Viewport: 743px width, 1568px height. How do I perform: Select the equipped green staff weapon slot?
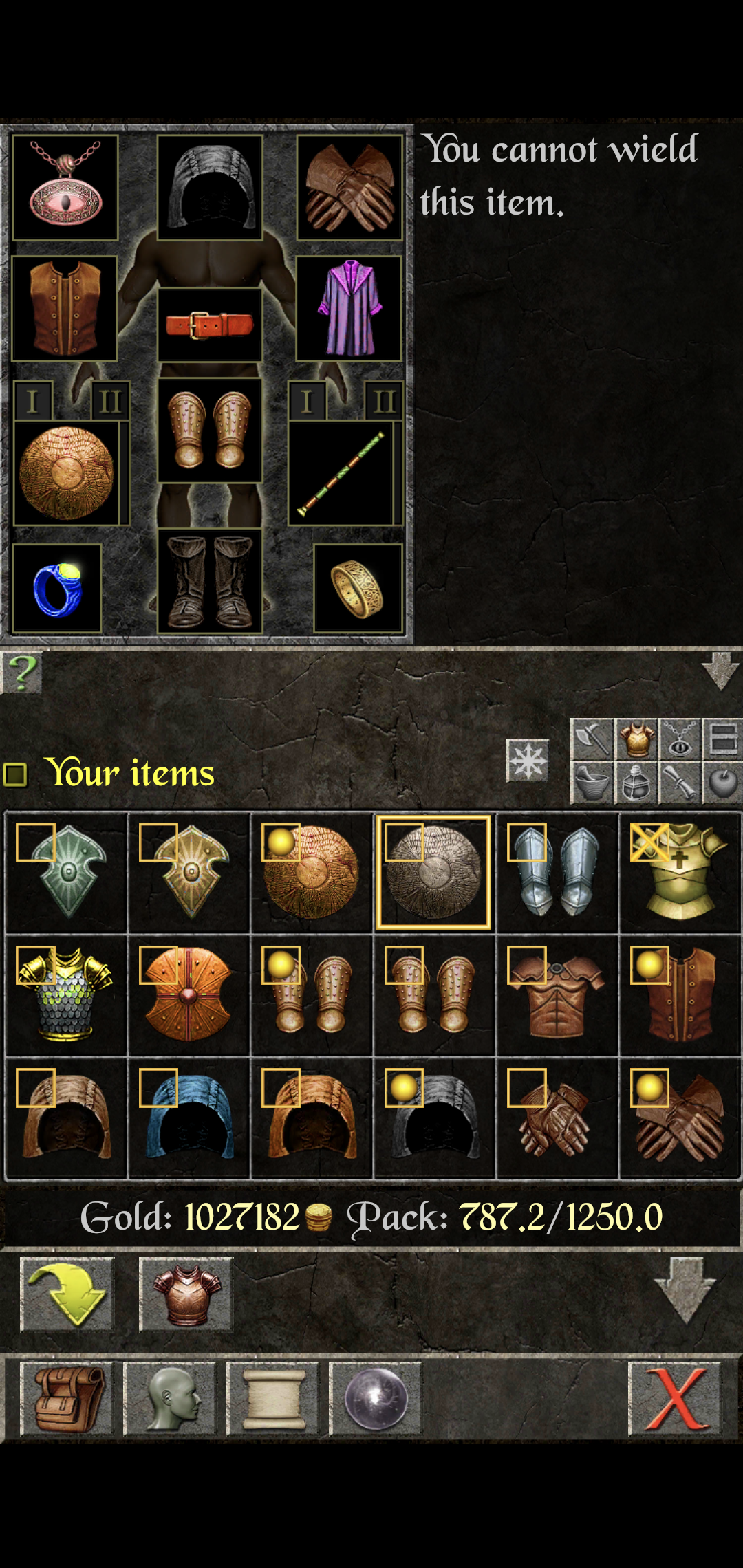point(341,474)
